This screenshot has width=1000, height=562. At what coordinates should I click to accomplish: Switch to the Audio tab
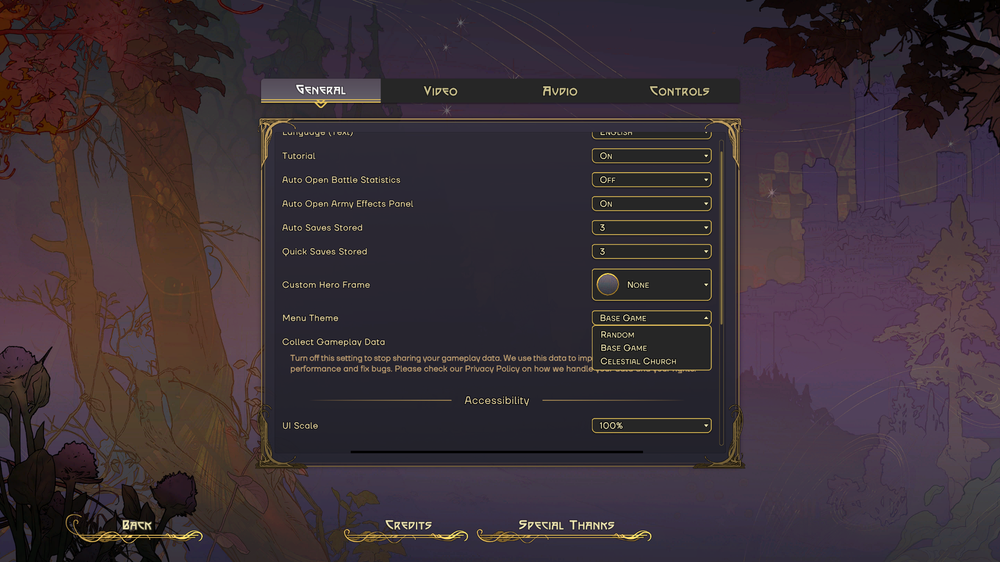[x=560, y=91]
